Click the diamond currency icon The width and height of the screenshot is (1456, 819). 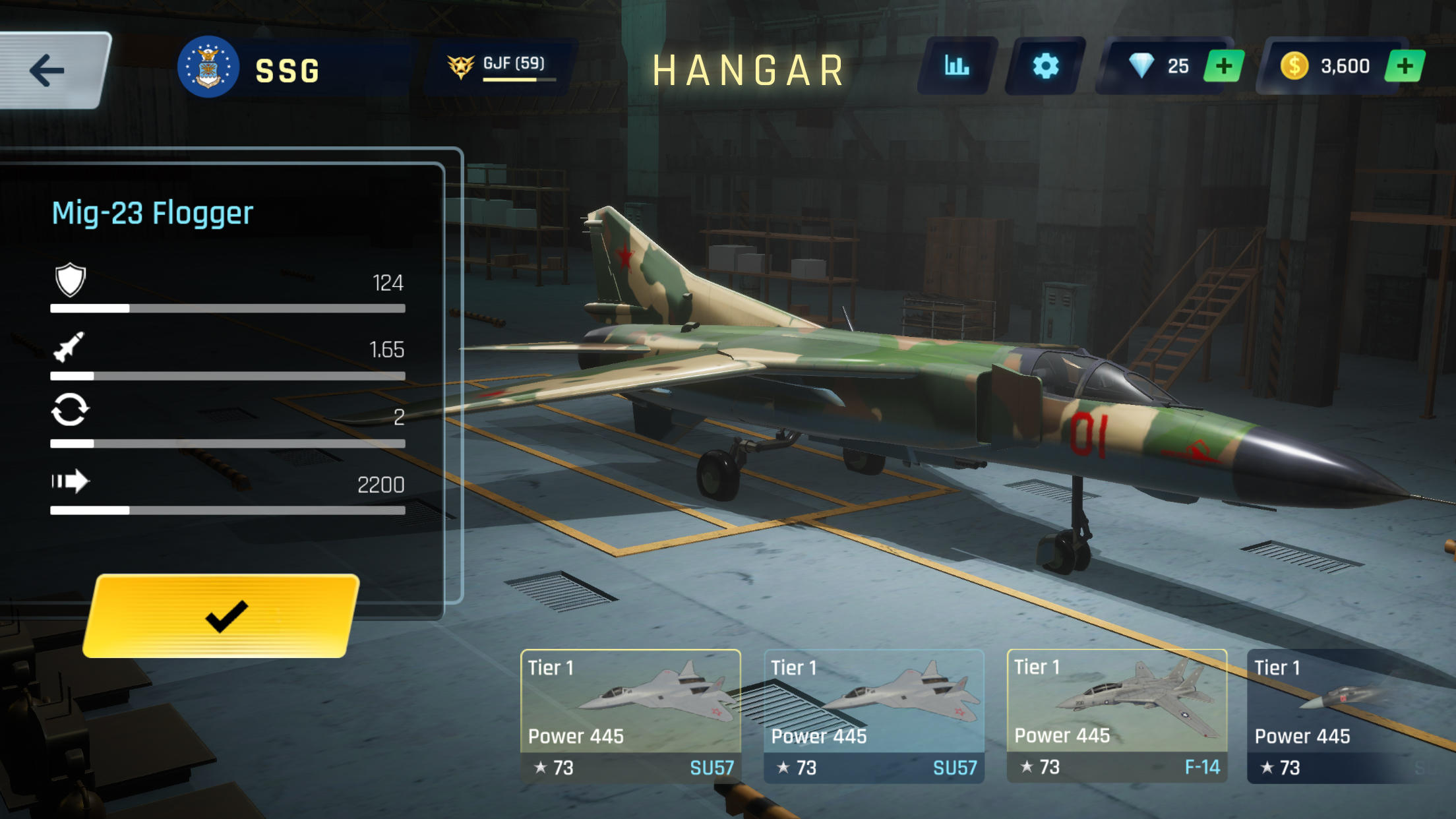1142,64
